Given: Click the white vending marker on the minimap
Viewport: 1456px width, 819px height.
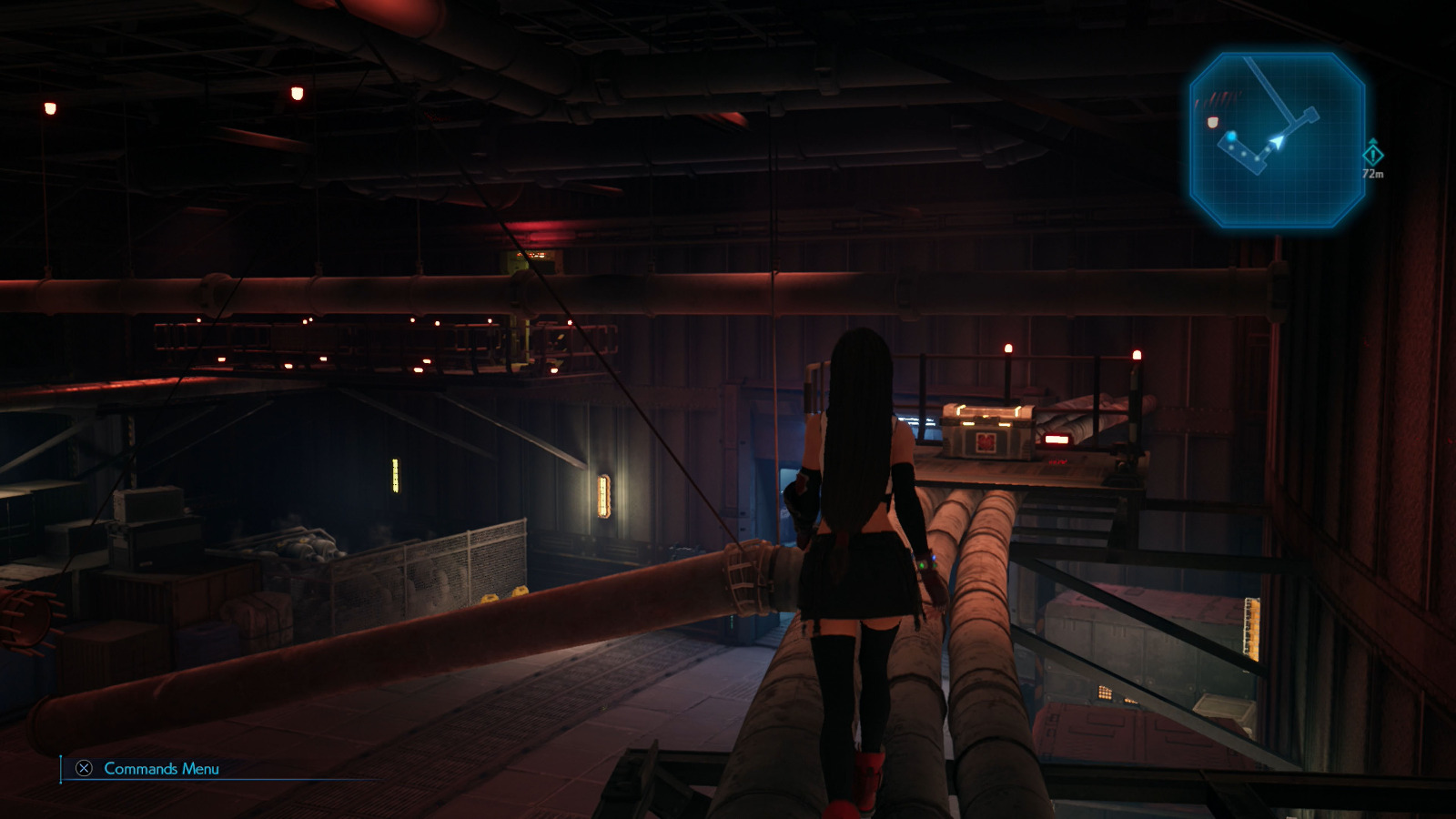Looking at the screenshot, I should (x=1213, y=122).
